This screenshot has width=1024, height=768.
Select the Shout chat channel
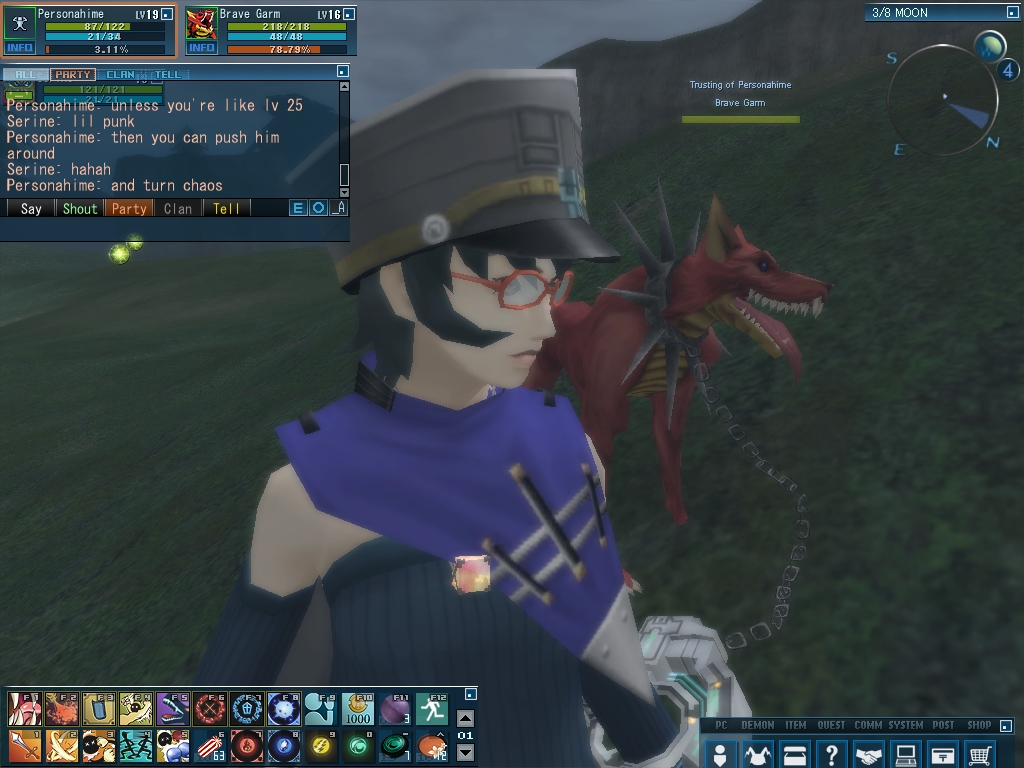[80, 209]
